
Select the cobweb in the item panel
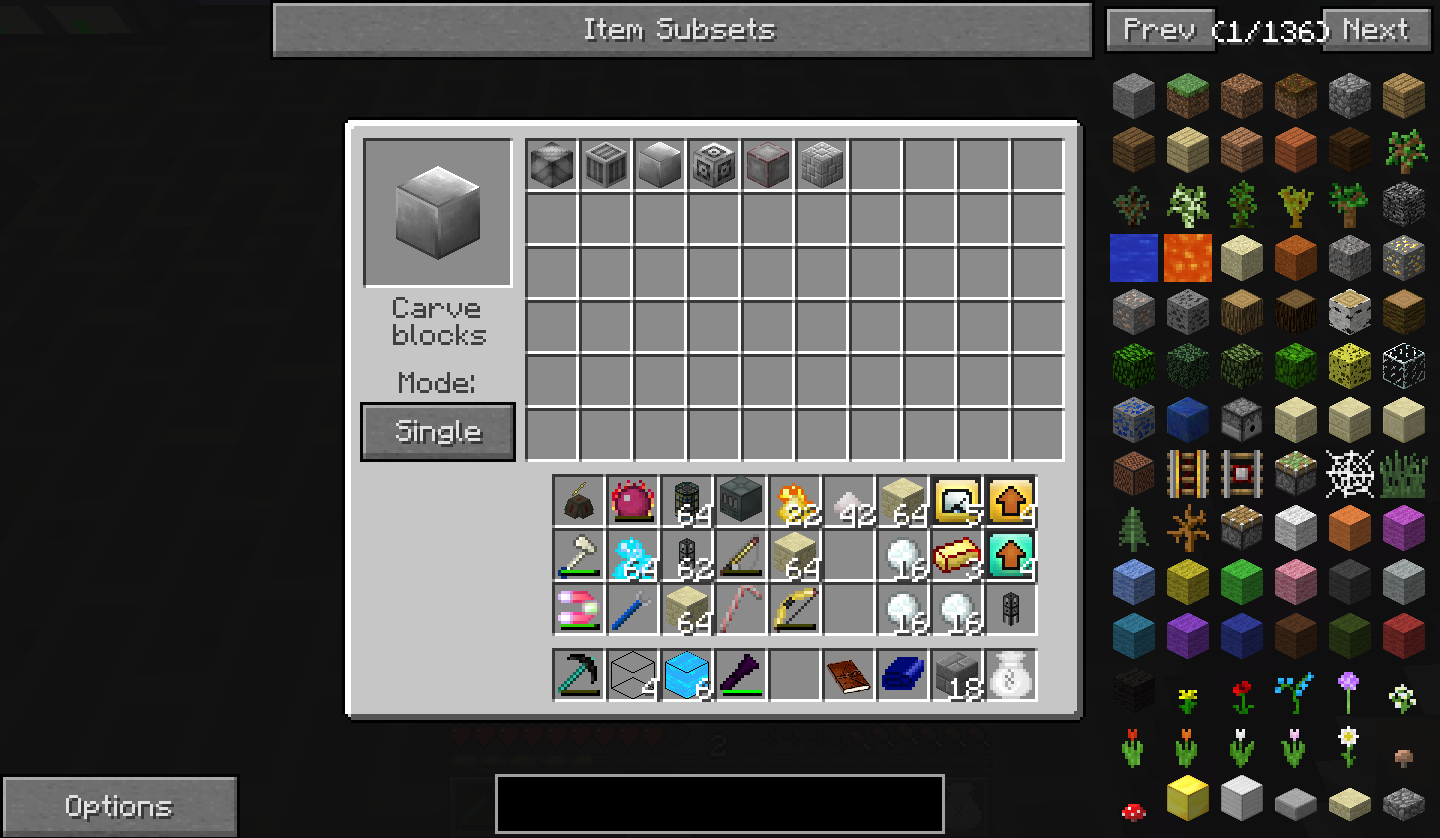(1350, 474)
